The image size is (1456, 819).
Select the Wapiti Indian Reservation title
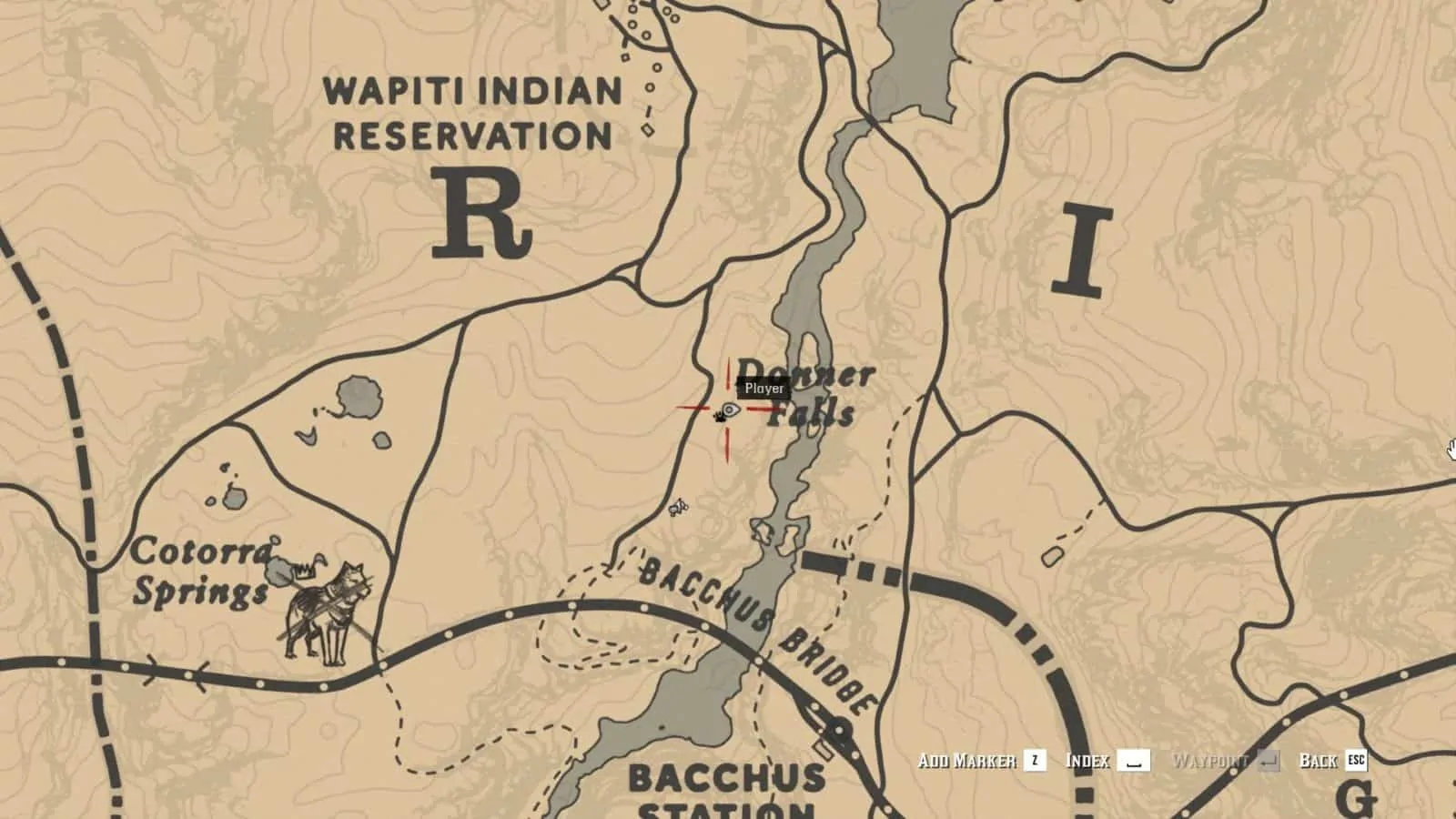(472, 111)
